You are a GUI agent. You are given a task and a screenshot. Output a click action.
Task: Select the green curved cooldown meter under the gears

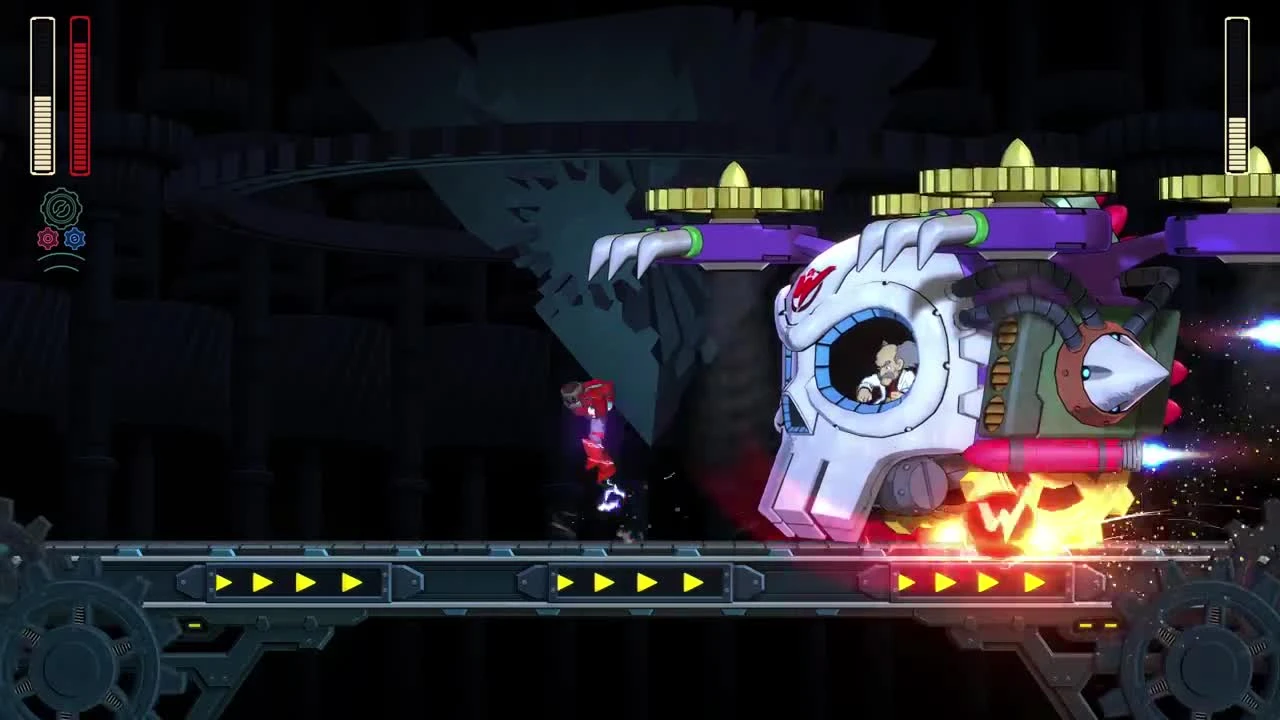pyautogui.click(x=61, y=263)
